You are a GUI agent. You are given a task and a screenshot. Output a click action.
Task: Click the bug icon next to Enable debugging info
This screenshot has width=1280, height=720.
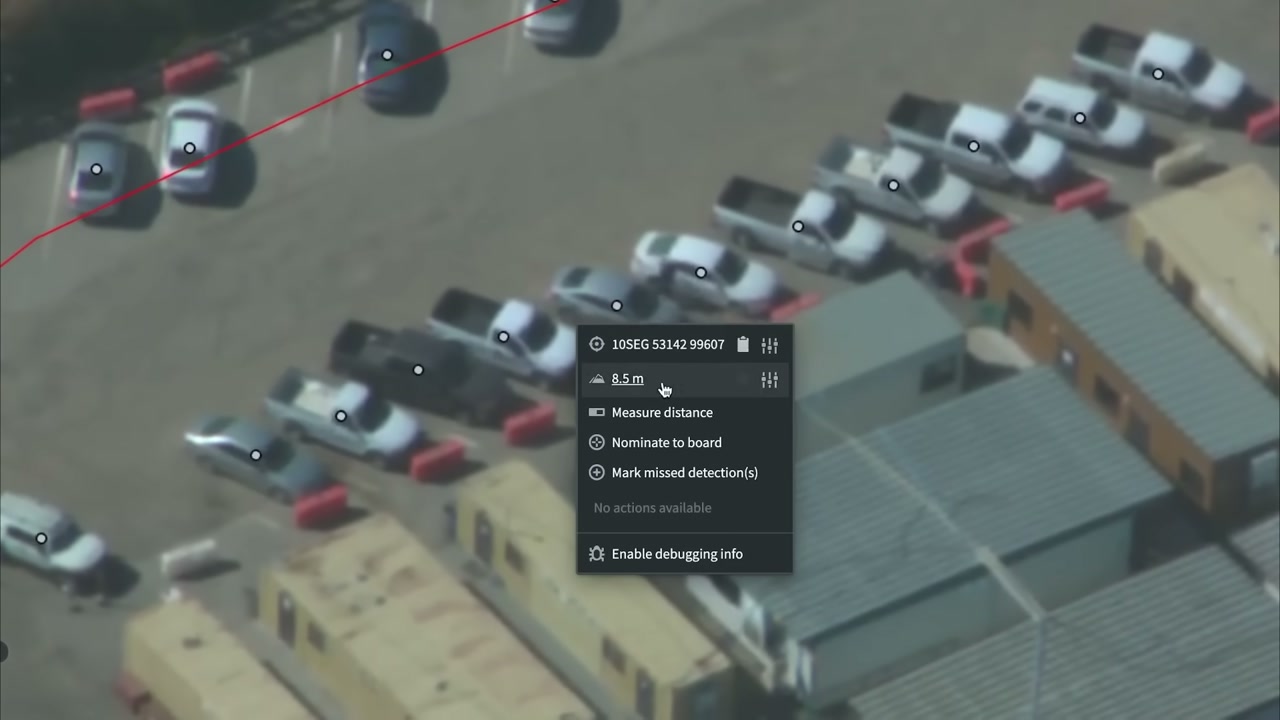(x=596, y=553)
